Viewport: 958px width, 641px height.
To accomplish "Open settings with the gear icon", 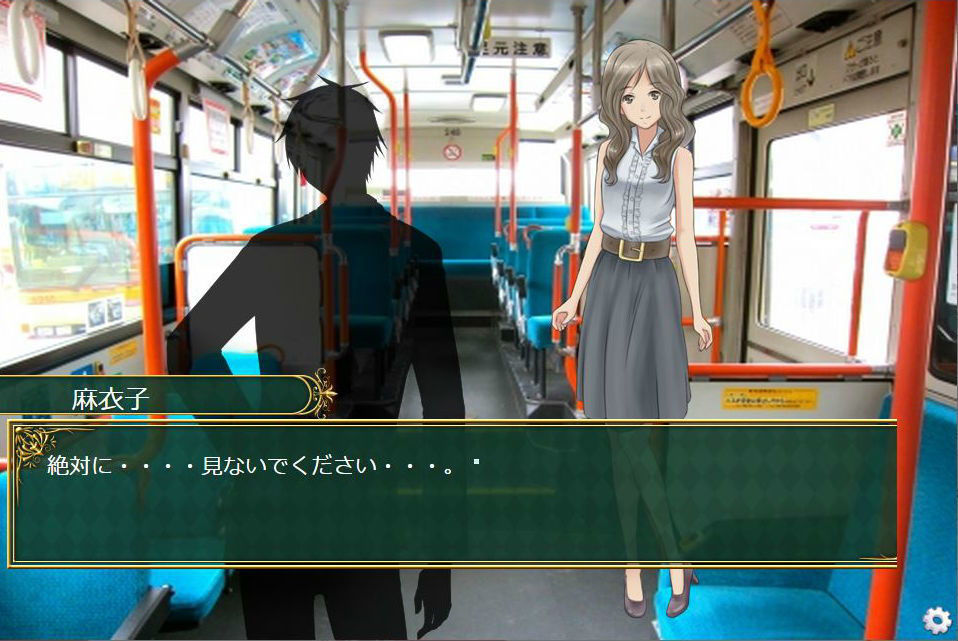I will [936, 620].
